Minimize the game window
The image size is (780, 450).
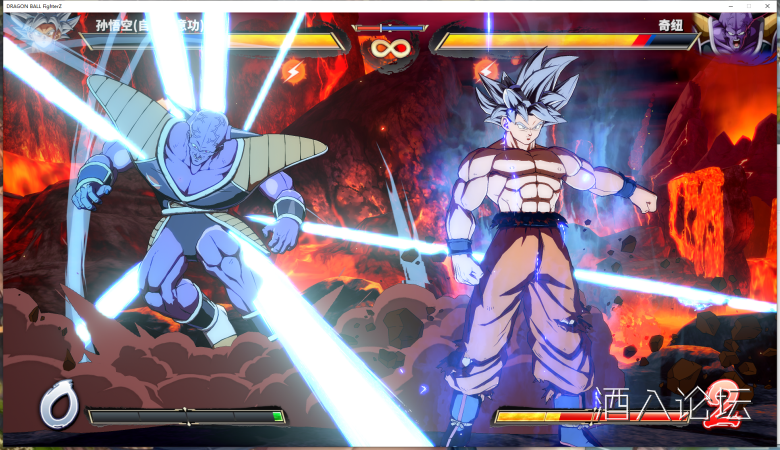pyautogui.click(x=729, y=6)
